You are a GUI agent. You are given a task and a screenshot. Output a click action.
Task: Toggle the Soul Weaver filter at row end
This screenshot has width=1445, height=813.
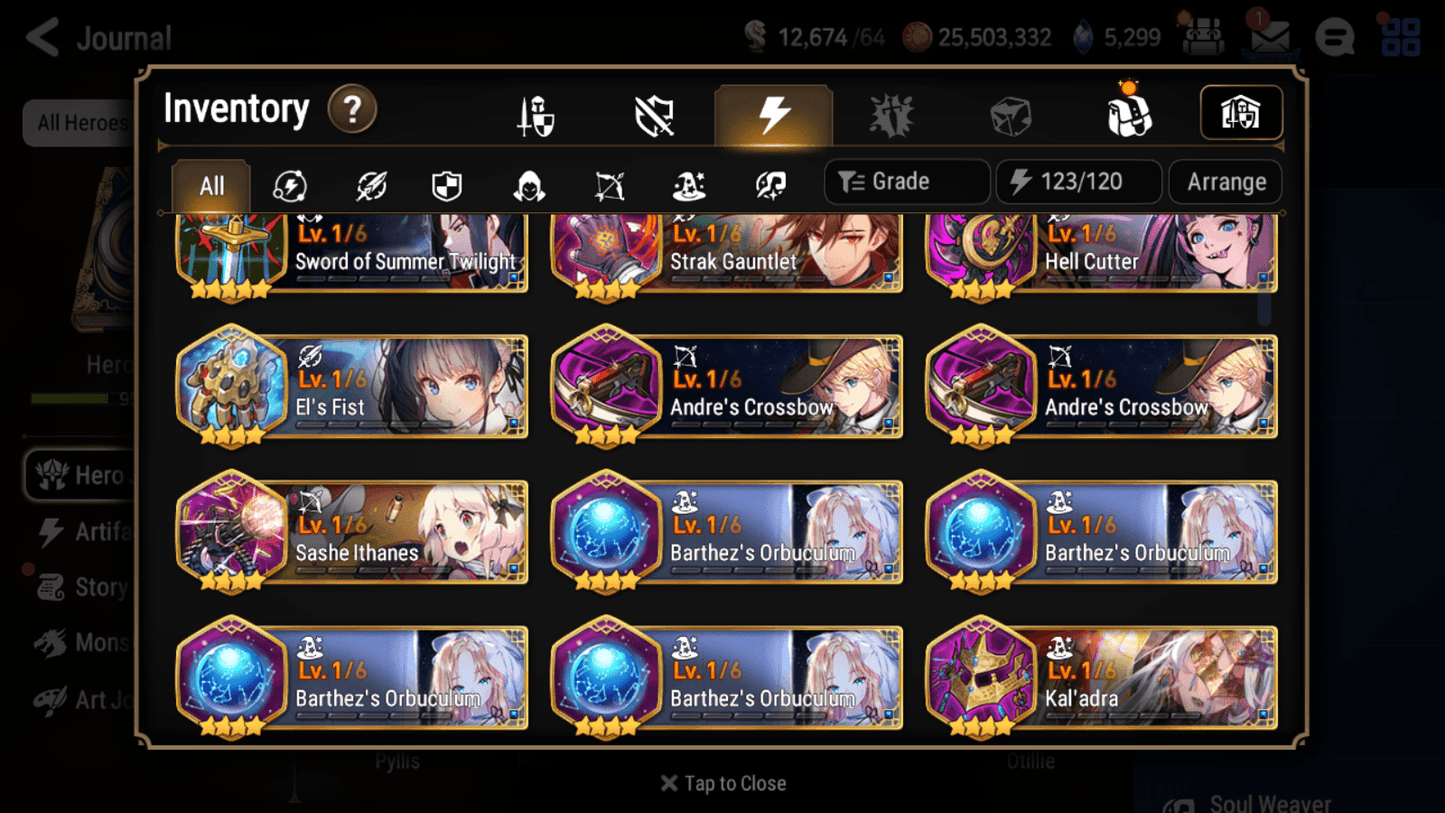pyautogui.click(x=770, y=184)
